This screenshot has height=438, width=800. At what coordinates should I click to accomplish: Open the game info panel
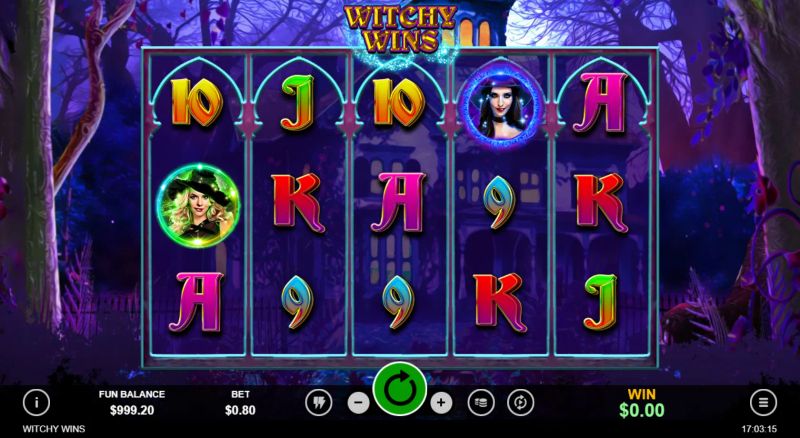tap(37, 403)
